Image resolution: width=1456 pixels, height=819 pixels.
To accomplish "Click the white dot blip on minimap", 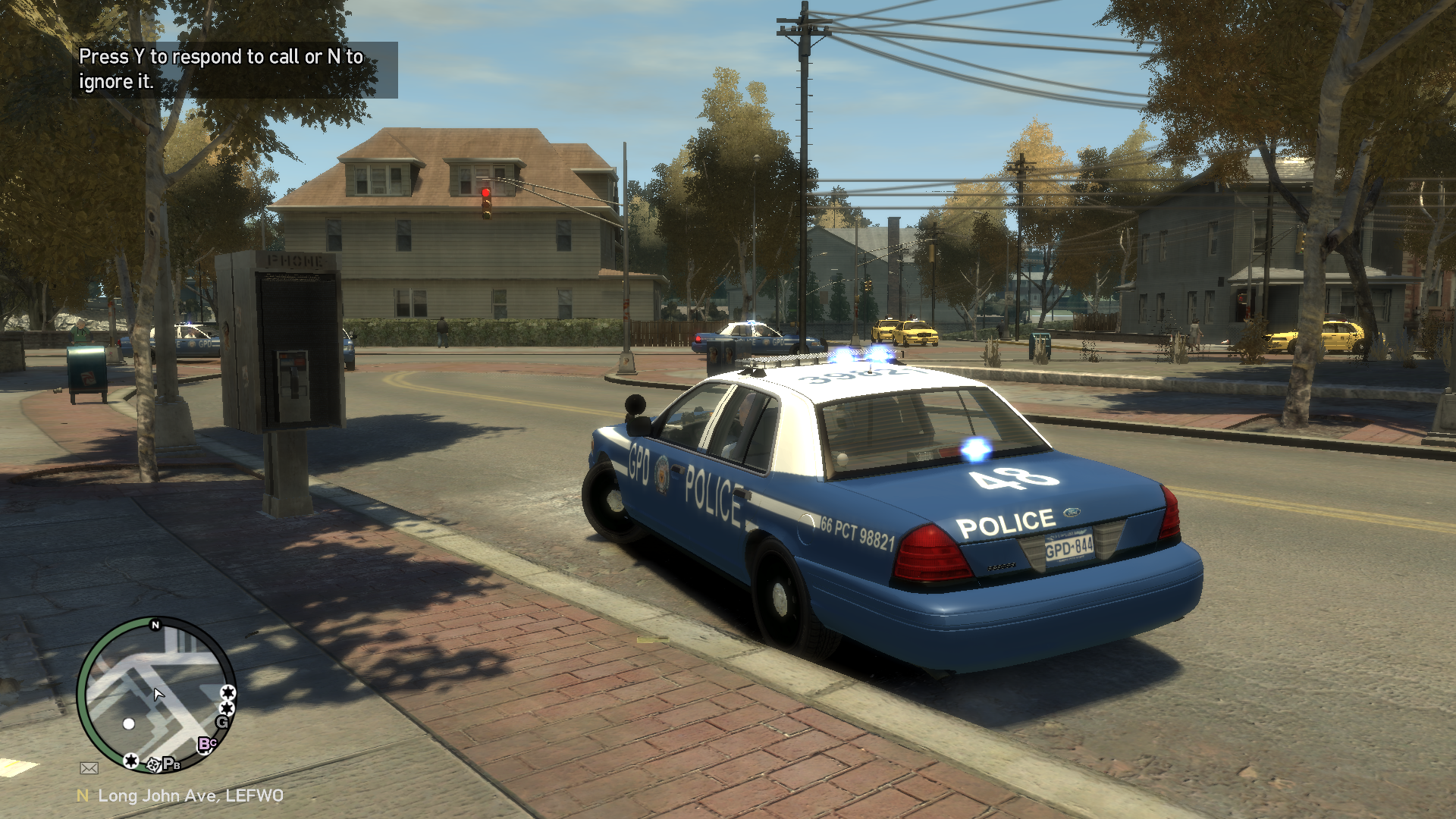I will click(x=129, y=723).
